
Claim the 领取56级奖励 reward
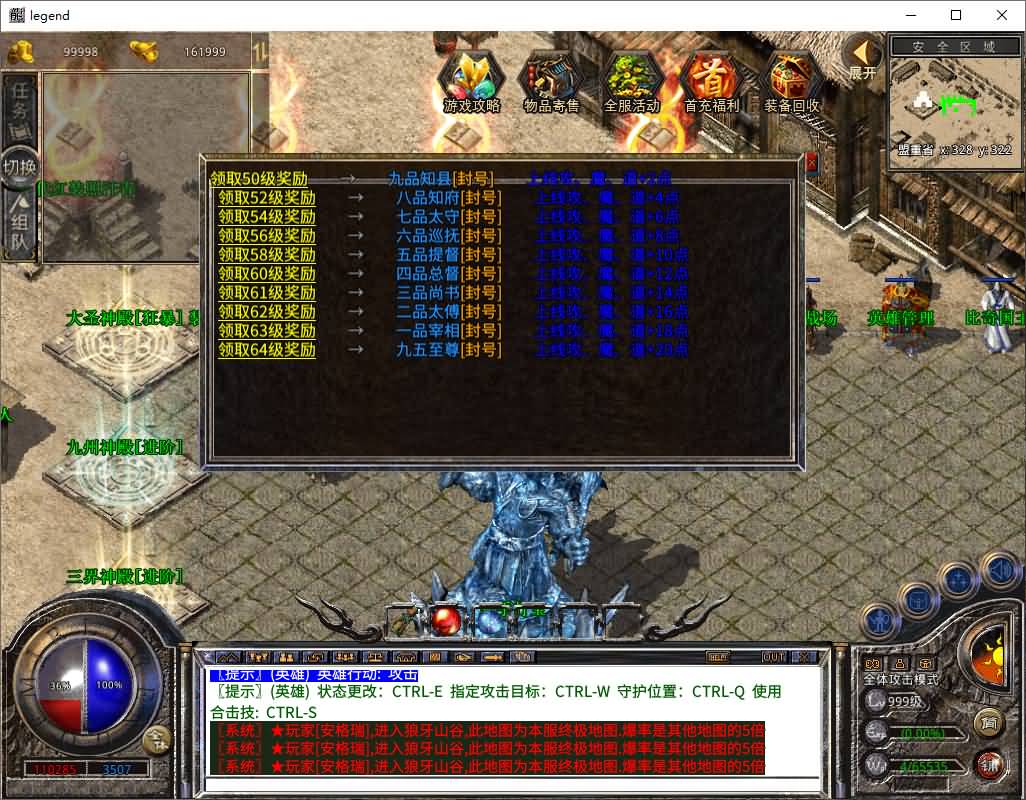tap(267, 236)
